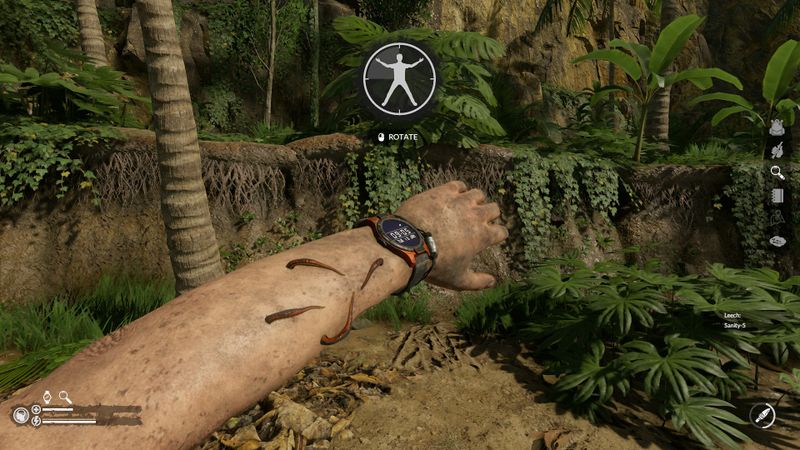This screenshot has width=800, height=450.
Task: Open the notebook icon
Action: point(777,194)
